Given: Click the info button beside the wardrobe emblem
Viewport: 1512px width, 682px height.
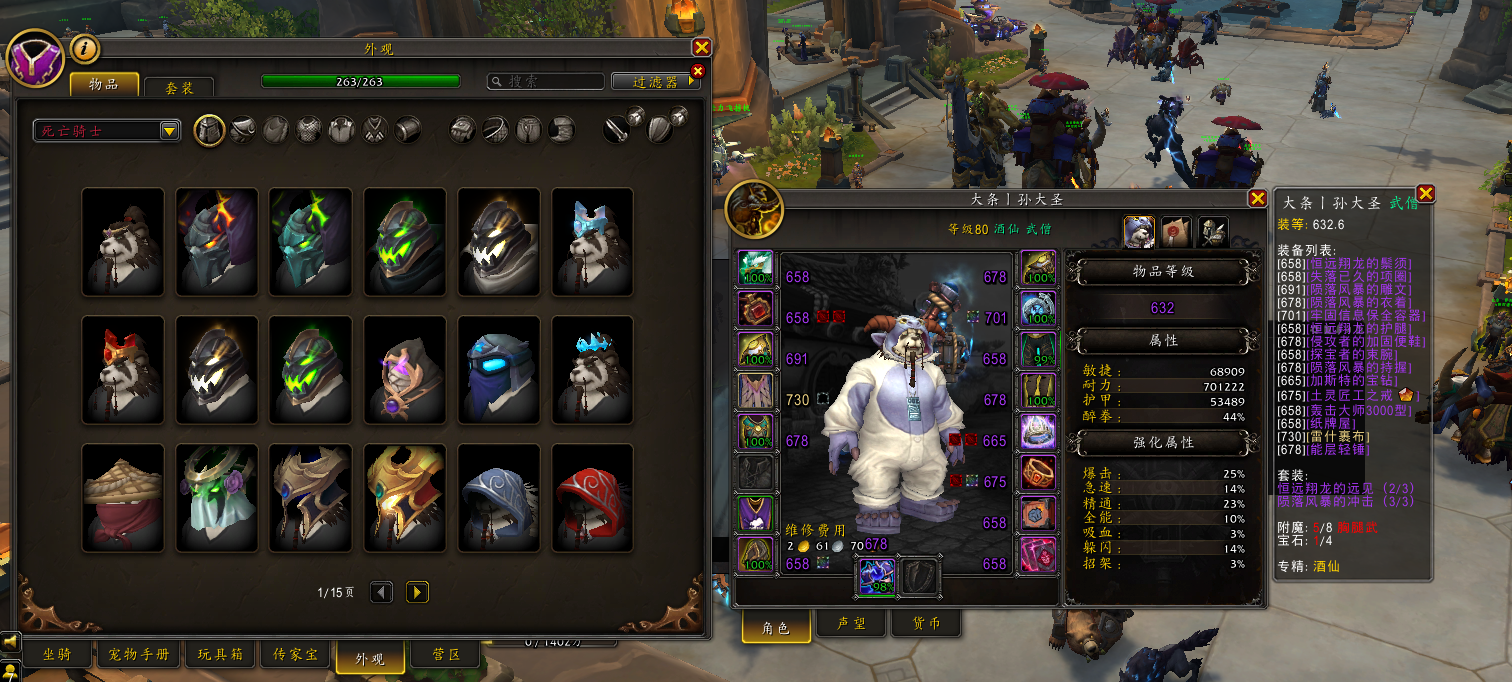Looking at the screenshot, I should pyautogui.click(x=84, y=47).
